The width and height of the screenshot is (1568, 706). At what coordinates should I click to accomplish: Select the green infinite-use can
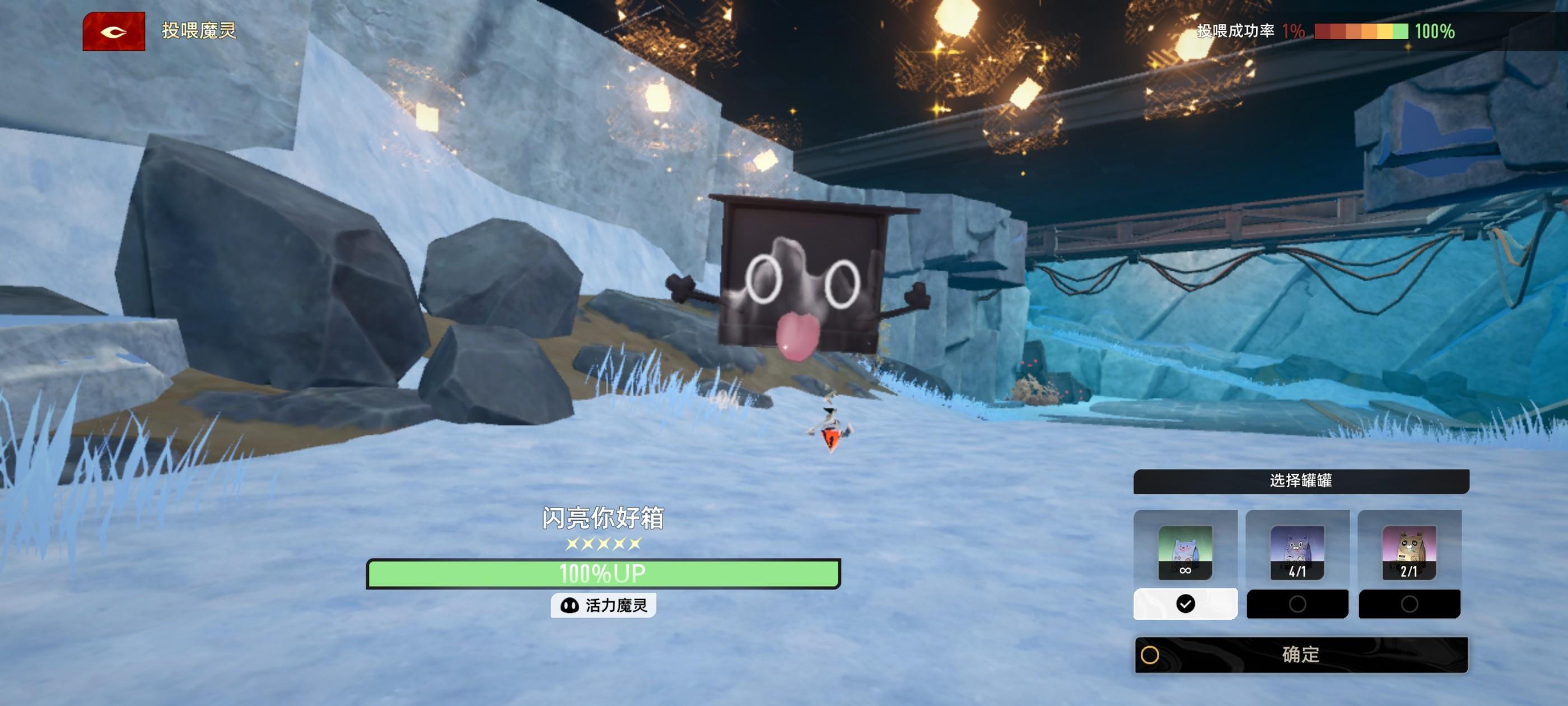coord(1184,551)
